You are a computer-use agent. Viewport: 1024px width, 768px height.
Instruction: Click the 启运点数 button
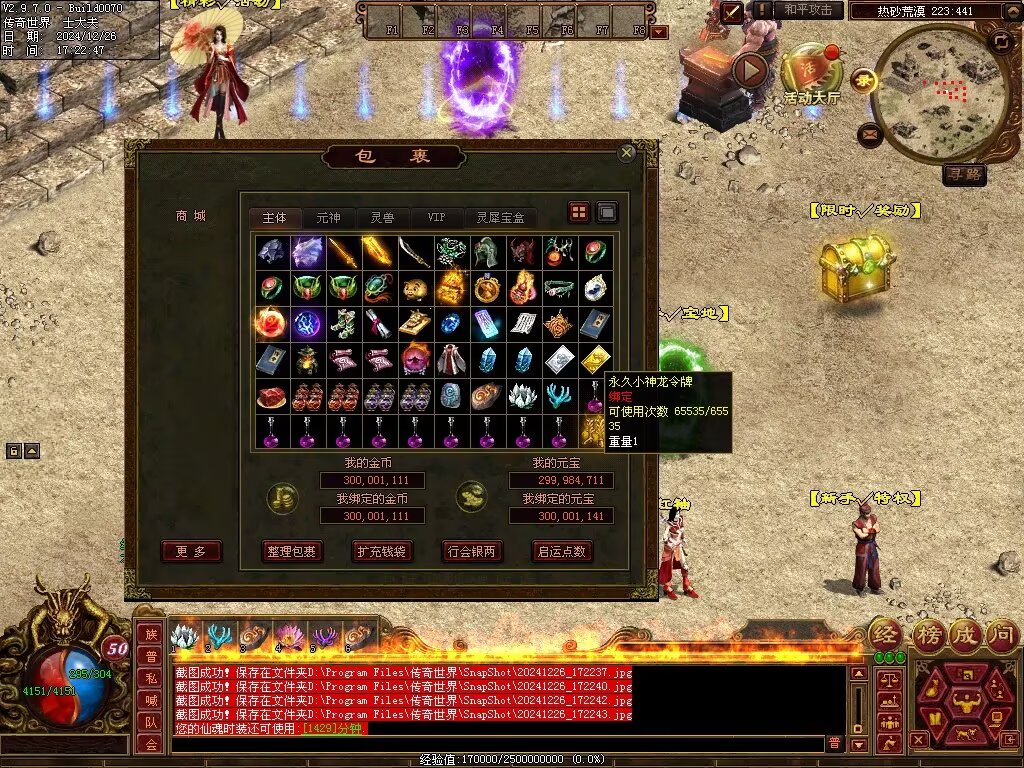[x=562, y=551]
